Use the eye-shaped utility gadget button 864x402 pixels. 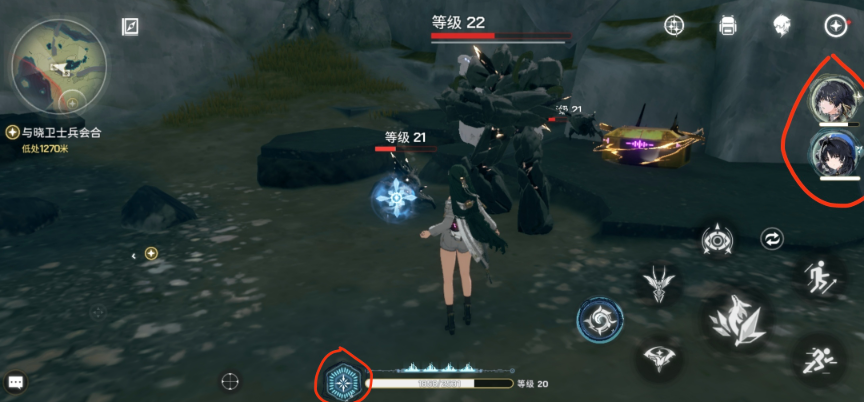point(717,240)
